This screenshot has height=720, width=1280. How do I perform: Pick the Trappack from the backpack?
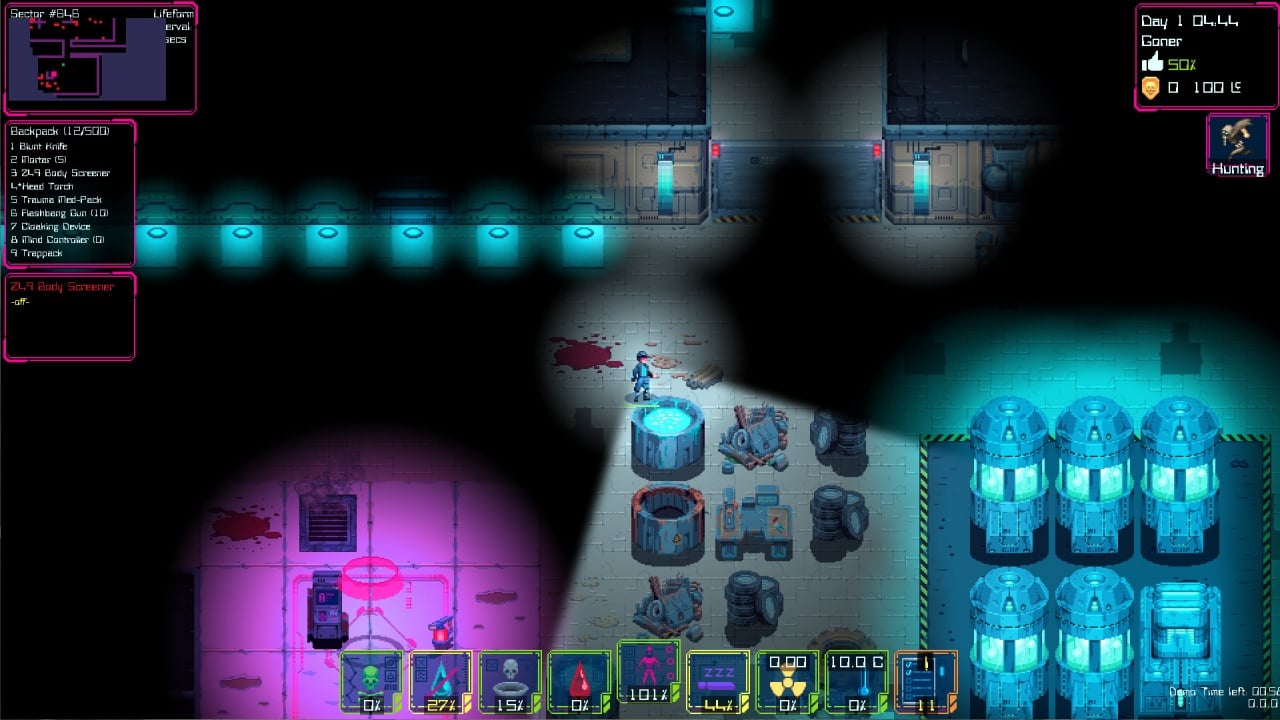coord(41,253)
